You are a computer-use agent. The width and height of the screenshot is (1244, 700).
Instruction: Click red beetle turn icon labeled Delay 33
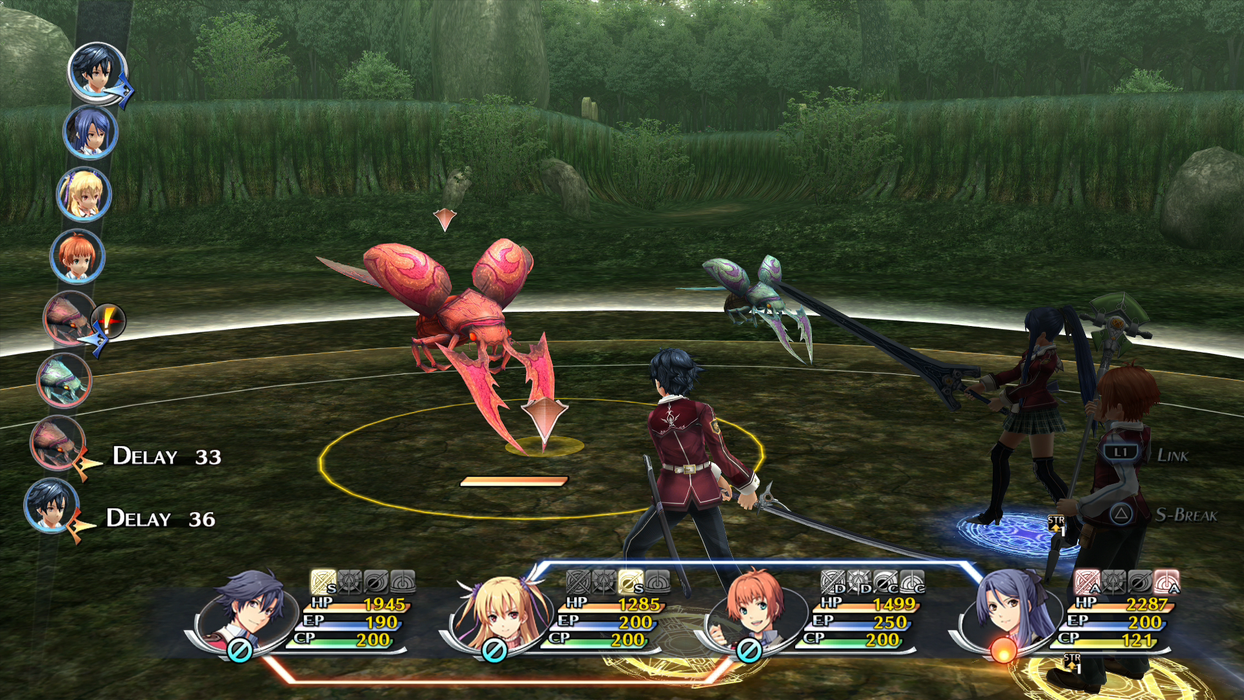click(x=57, y=442)
